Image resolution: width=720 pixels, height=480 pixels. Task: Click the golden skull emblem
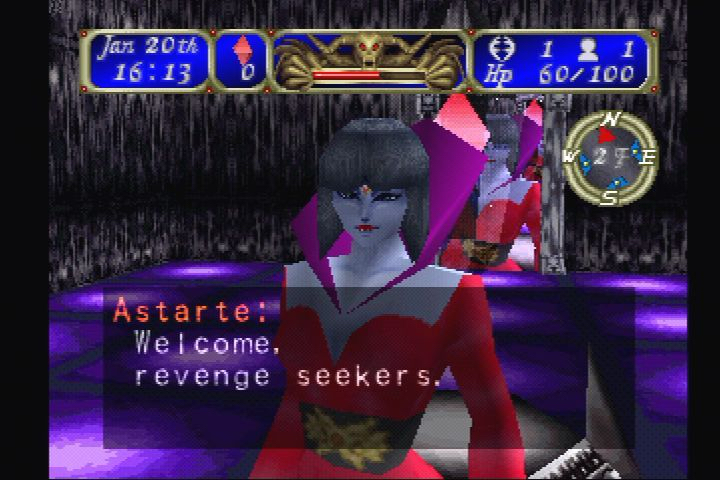coord(370,47)
